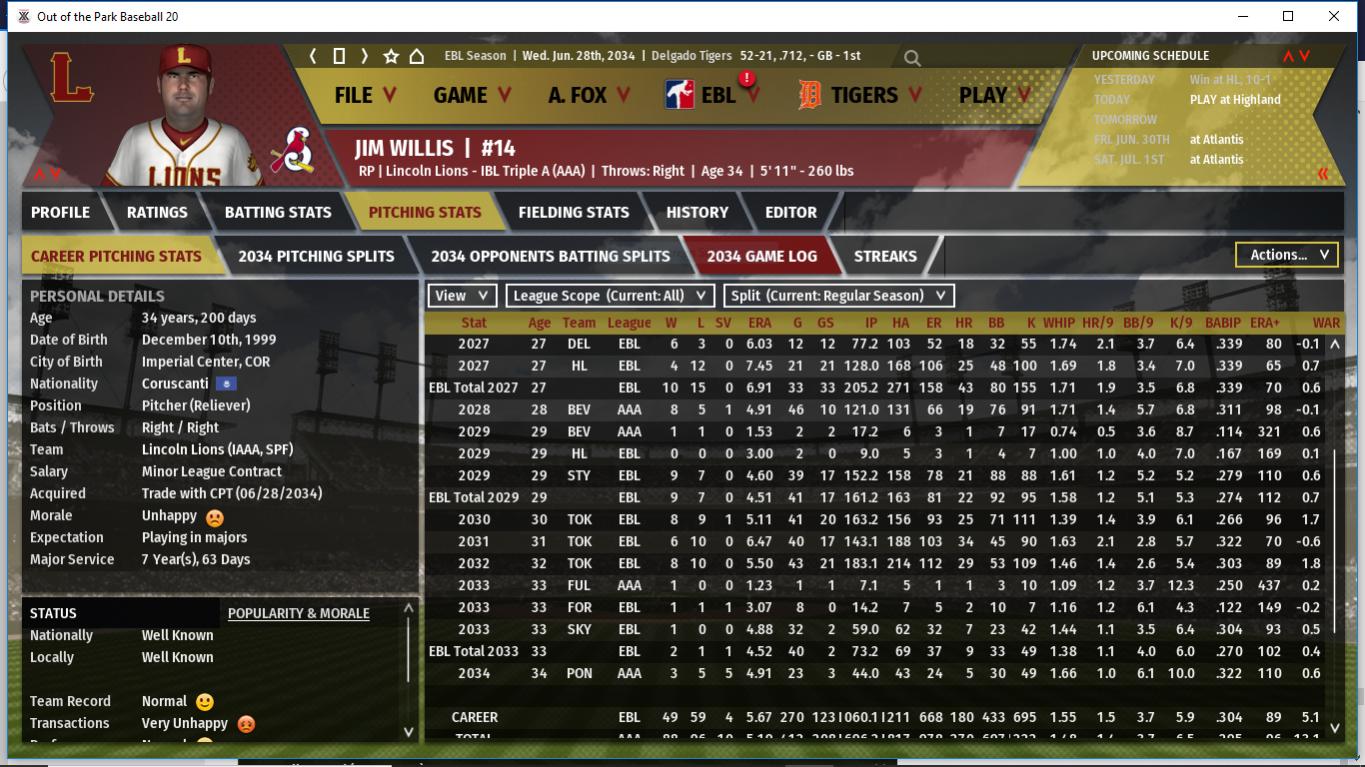Open the League Scope dropdown

tap(609, 296)
